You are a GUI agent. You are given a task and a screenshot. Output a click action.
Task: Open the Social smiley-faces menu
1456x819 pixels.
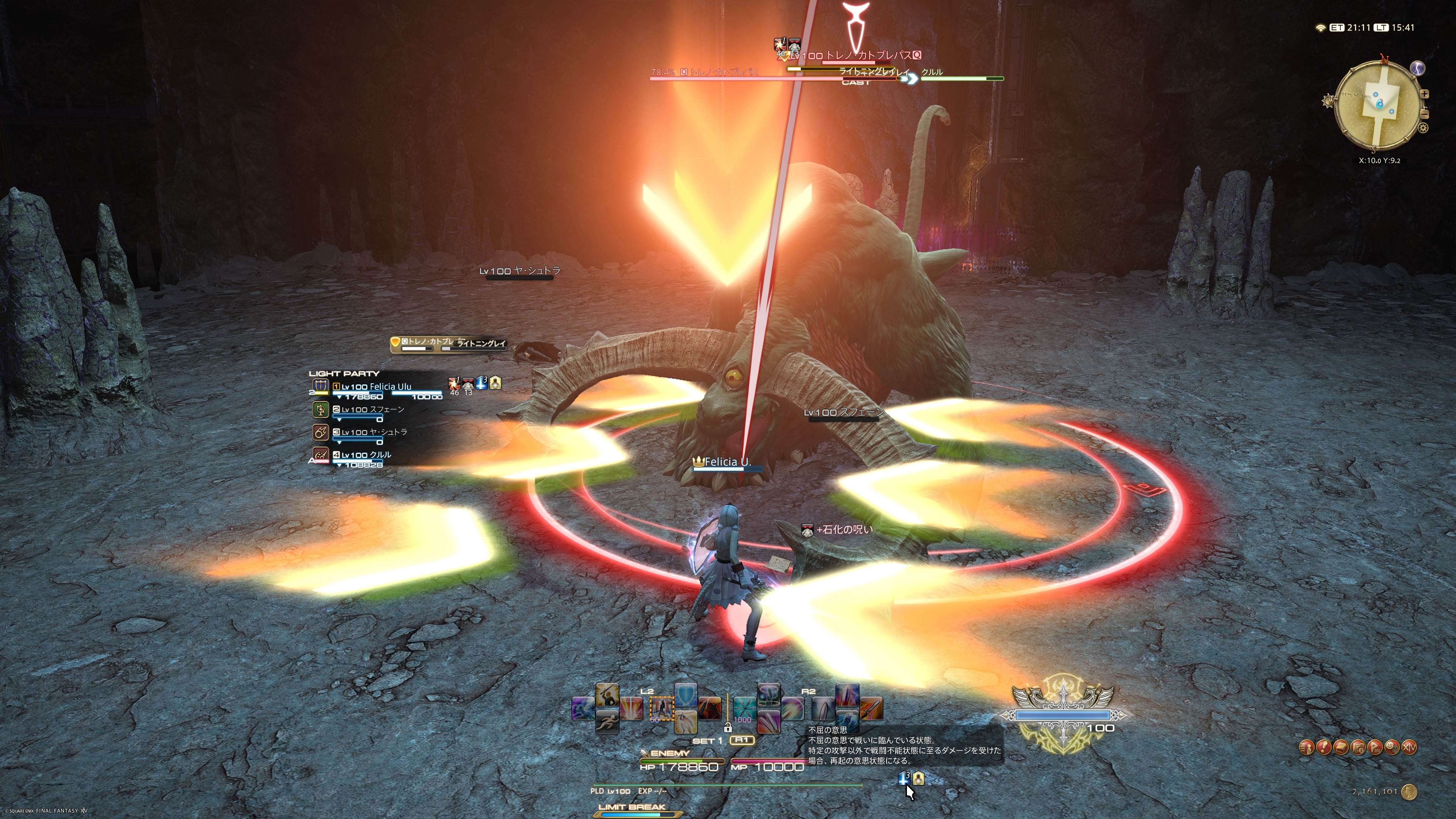pyautogui.click(x=1392, y=748)
